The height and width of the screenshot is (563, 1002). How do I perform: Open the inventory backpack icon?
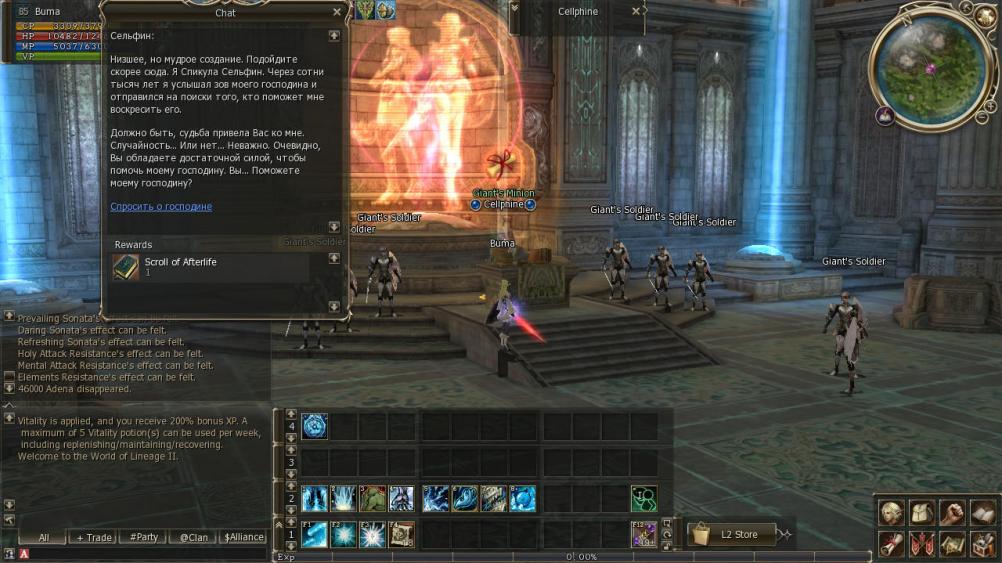[x=922, y=514]
